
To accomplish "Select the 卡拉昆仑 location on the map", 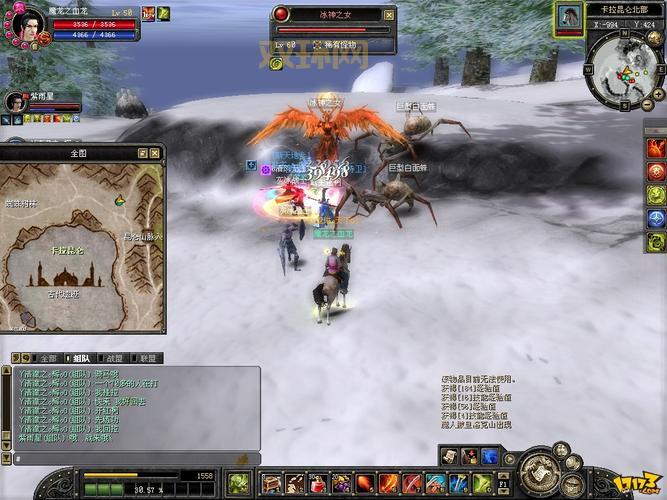I will click(68, 249).
